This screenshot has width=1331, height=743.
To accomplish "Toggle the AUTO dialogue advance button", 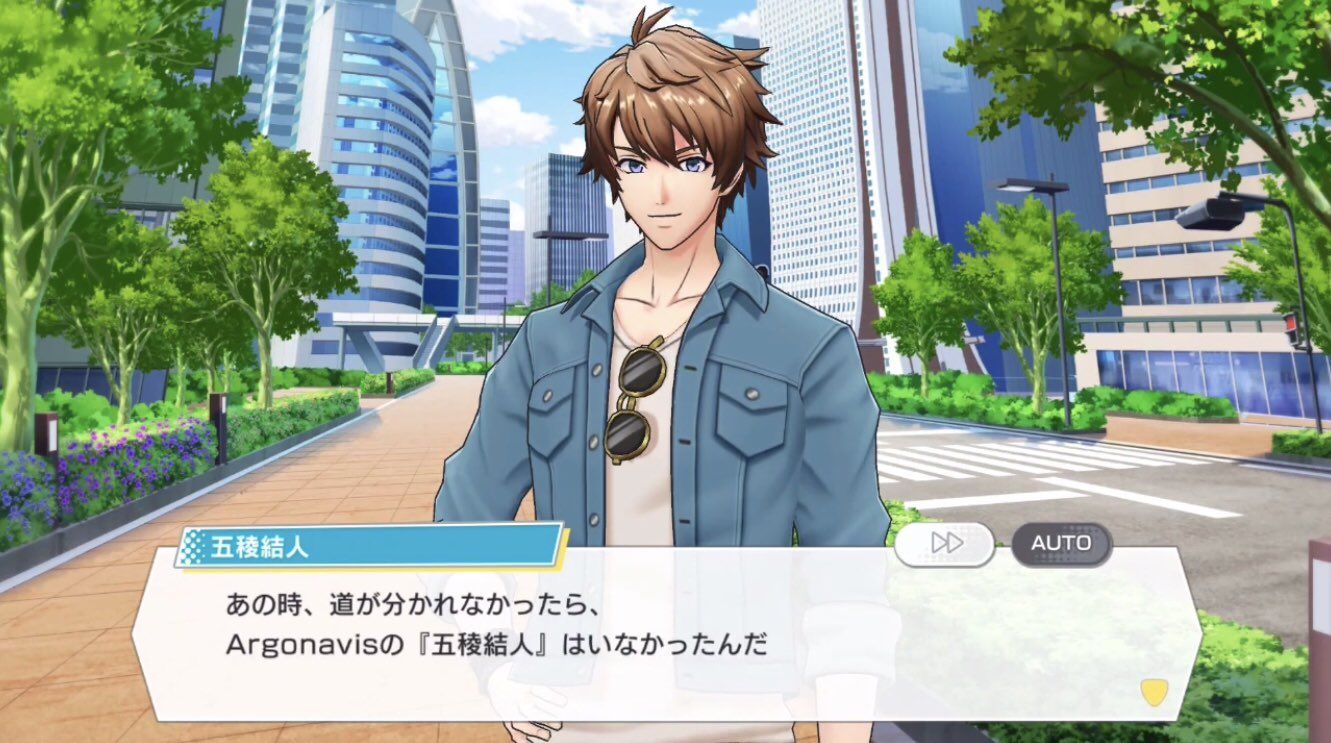I will tap(1061, 543).
